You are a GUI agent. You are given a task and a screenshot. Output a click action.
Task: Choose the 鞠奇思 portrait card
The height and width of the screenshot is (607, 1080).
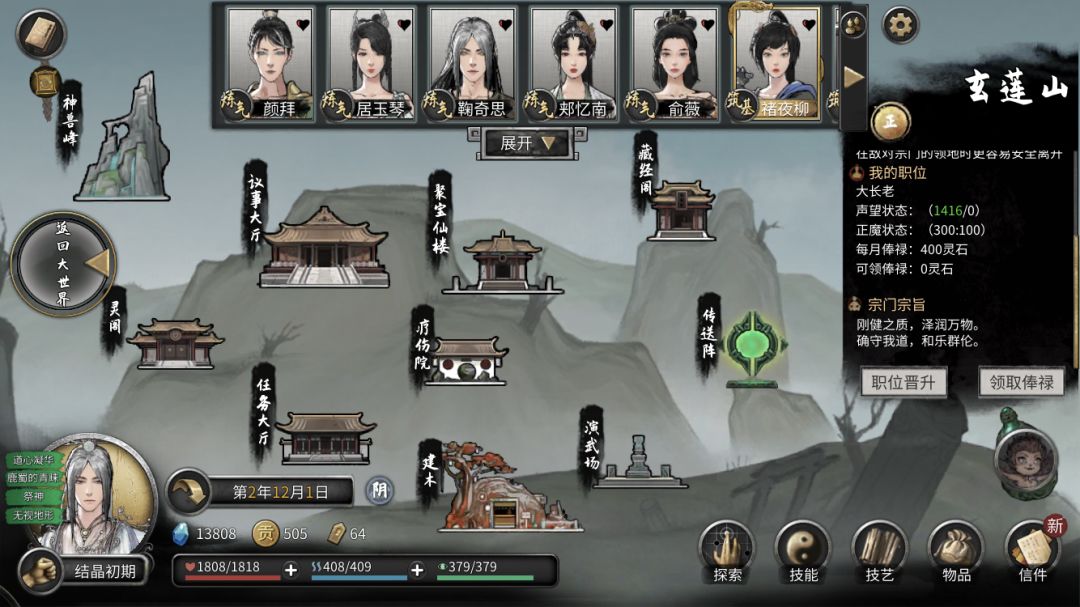click(x=472, y=64)
